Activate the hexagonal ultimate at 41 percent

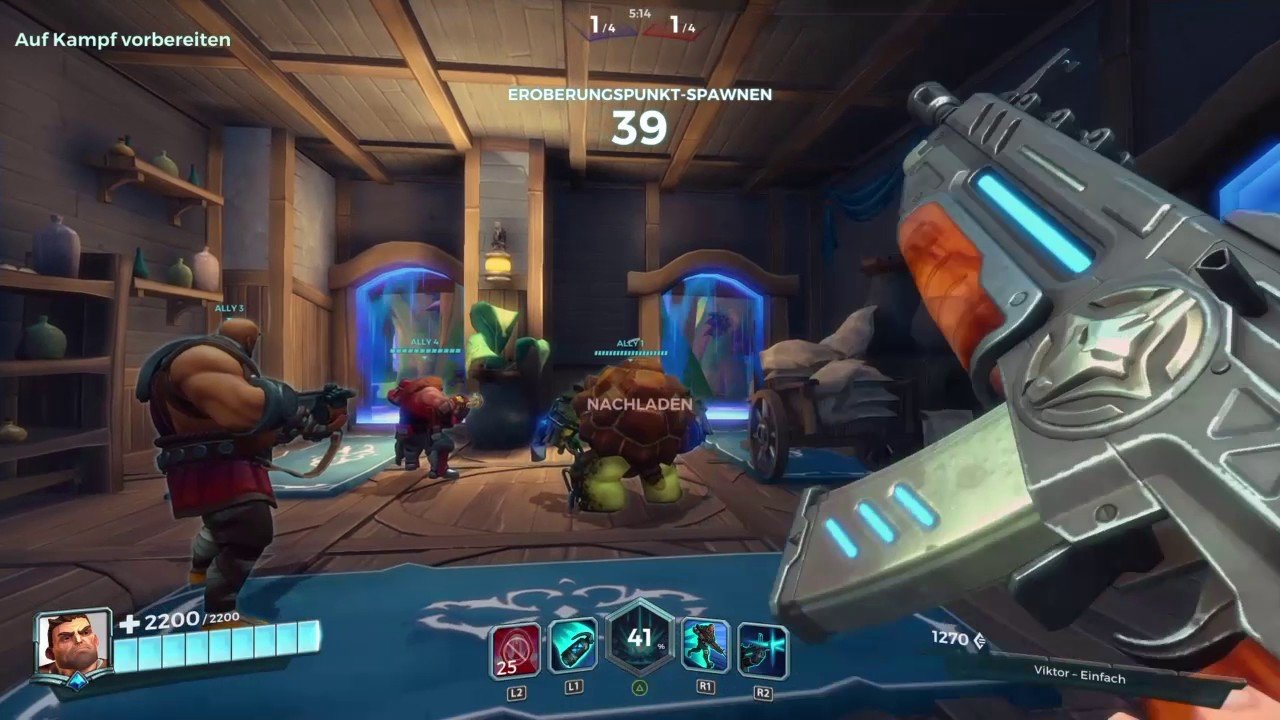click(640, 639)
